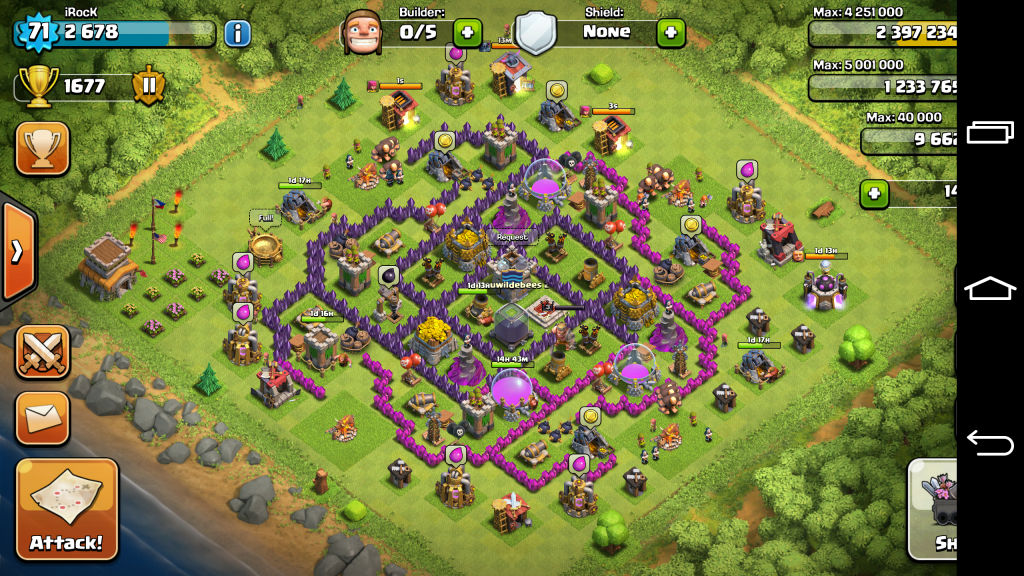Tap the blue info button

click(237, 33)
